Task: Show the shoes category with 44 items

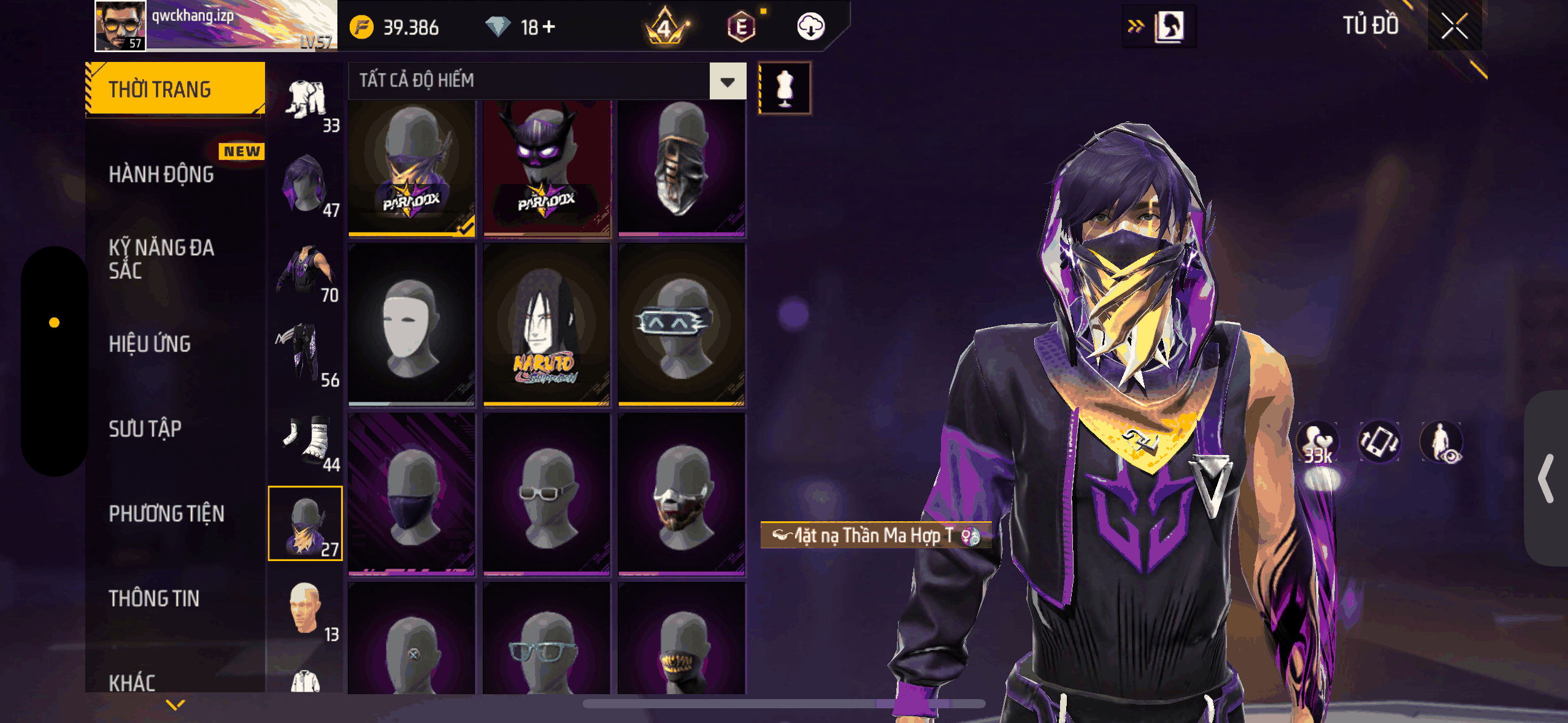Action: (x=306, y=442)
